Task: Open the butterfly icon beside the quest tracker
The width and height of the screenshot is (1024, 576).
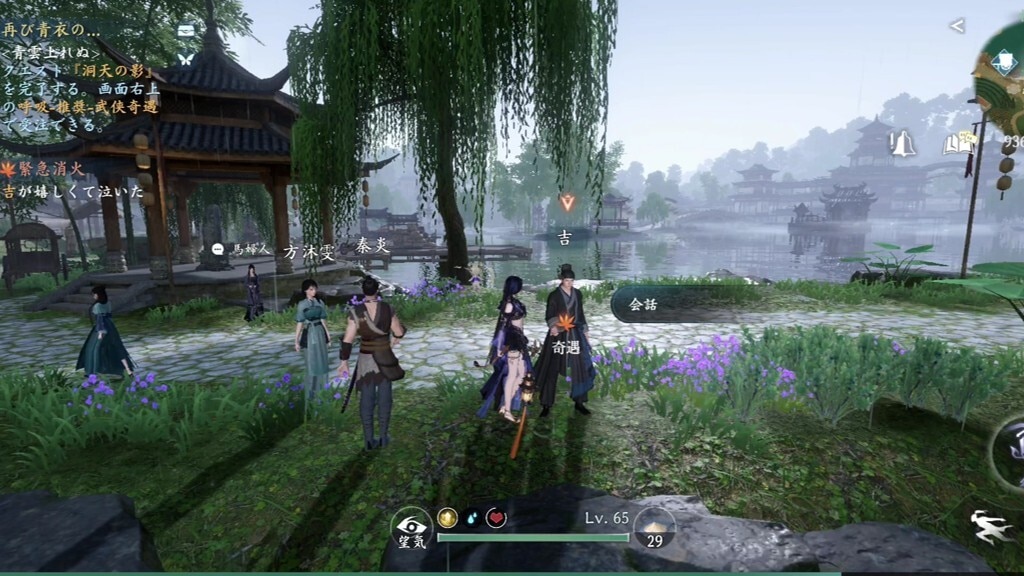Action: pyautogui.click(x=186, y=58)
